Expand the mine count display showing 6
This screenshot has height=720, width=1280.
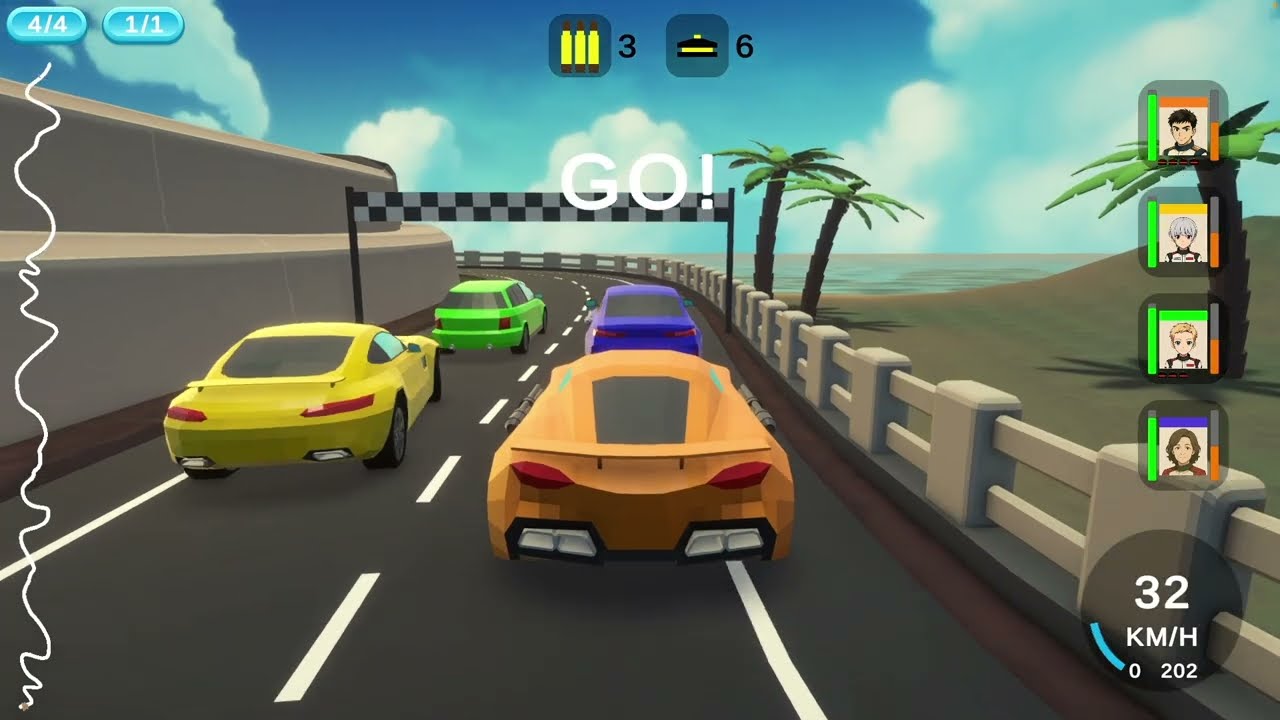coord(745,45)
